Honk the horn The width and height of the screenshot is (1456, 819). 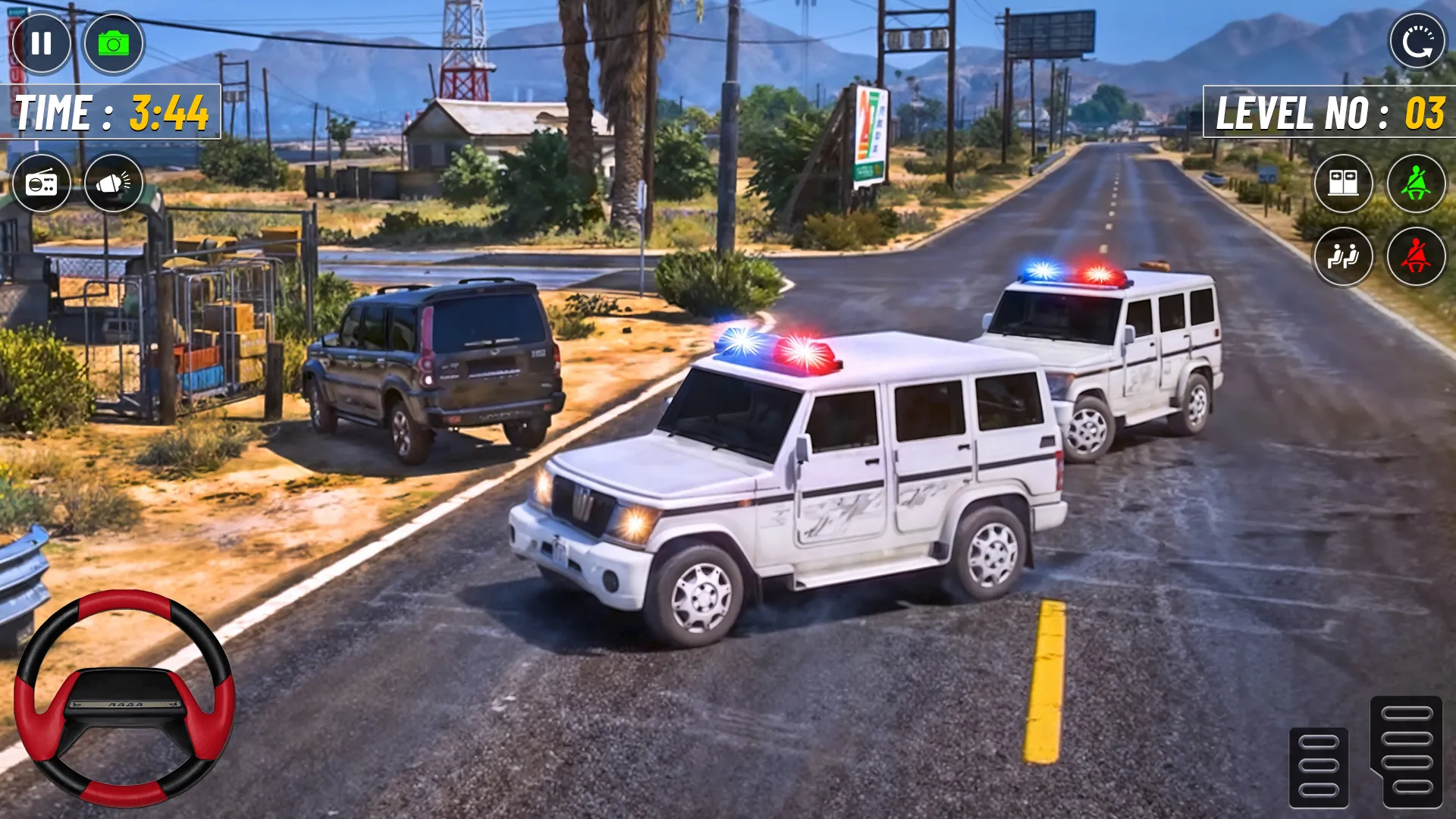(115, 184)
